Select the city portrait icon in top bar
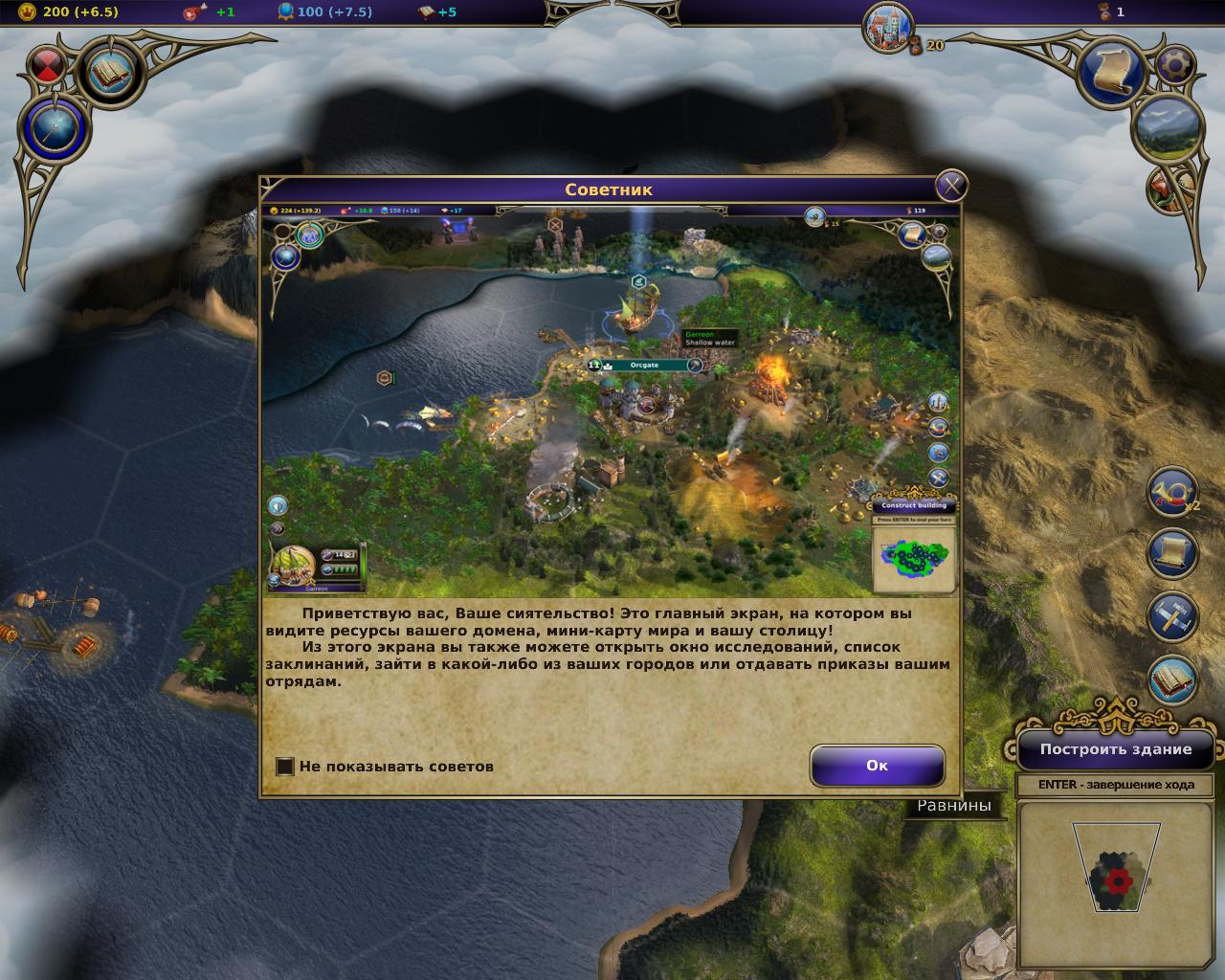This screenshot has width=1225, height=980. pos(889,27)
